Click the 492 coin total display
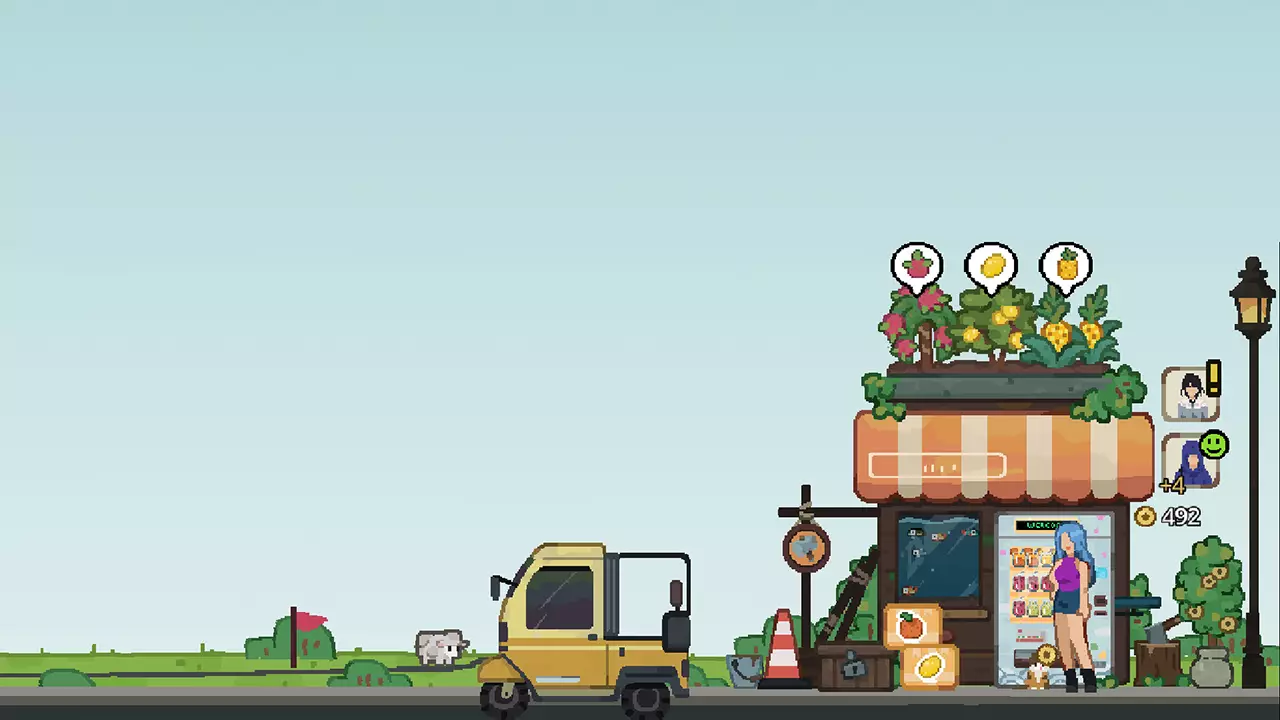Screen dimensions: 1280x720 click(1182, 516)
